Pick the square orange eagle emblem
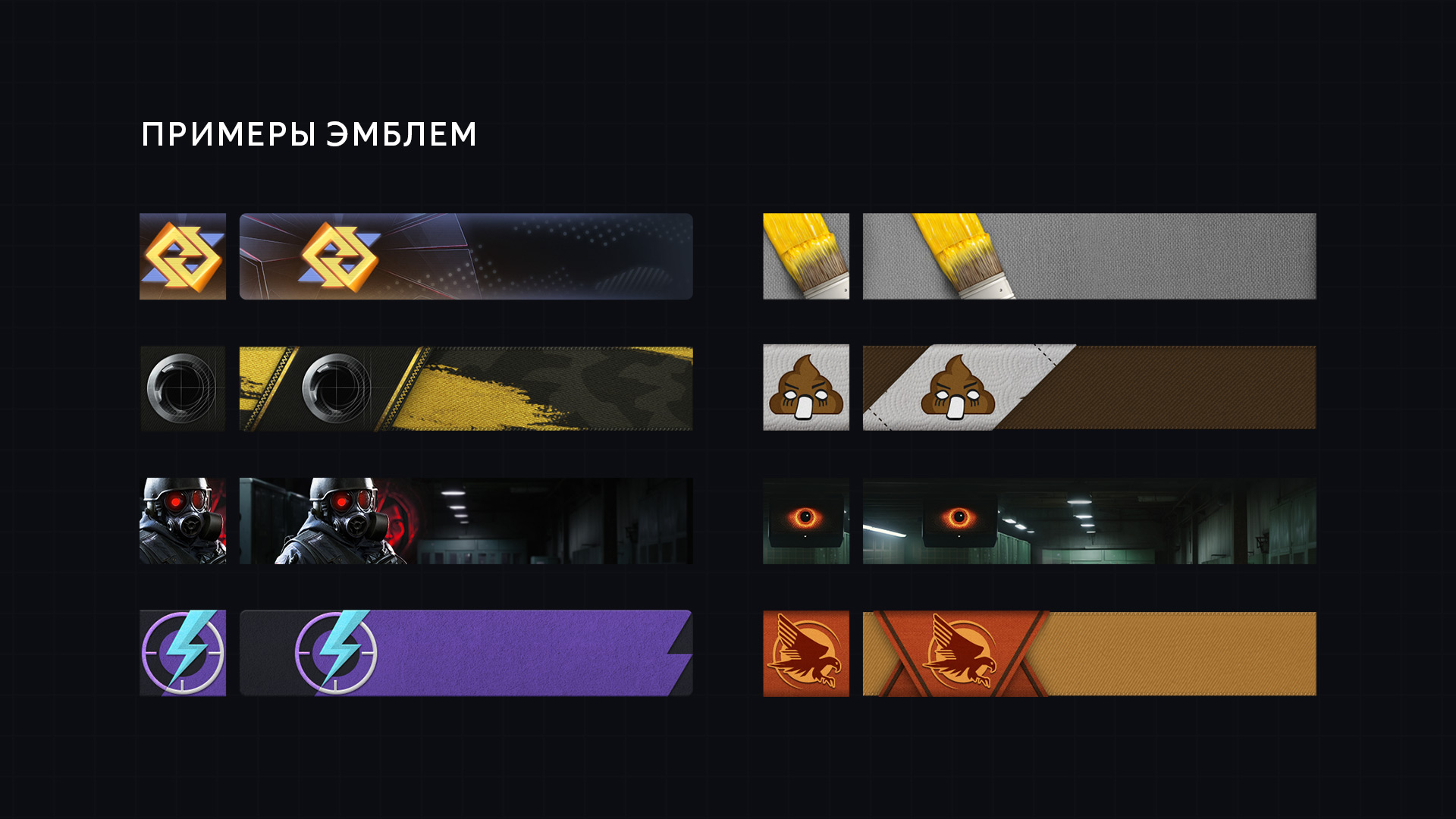1456x819 pixels. click(806, 653)
